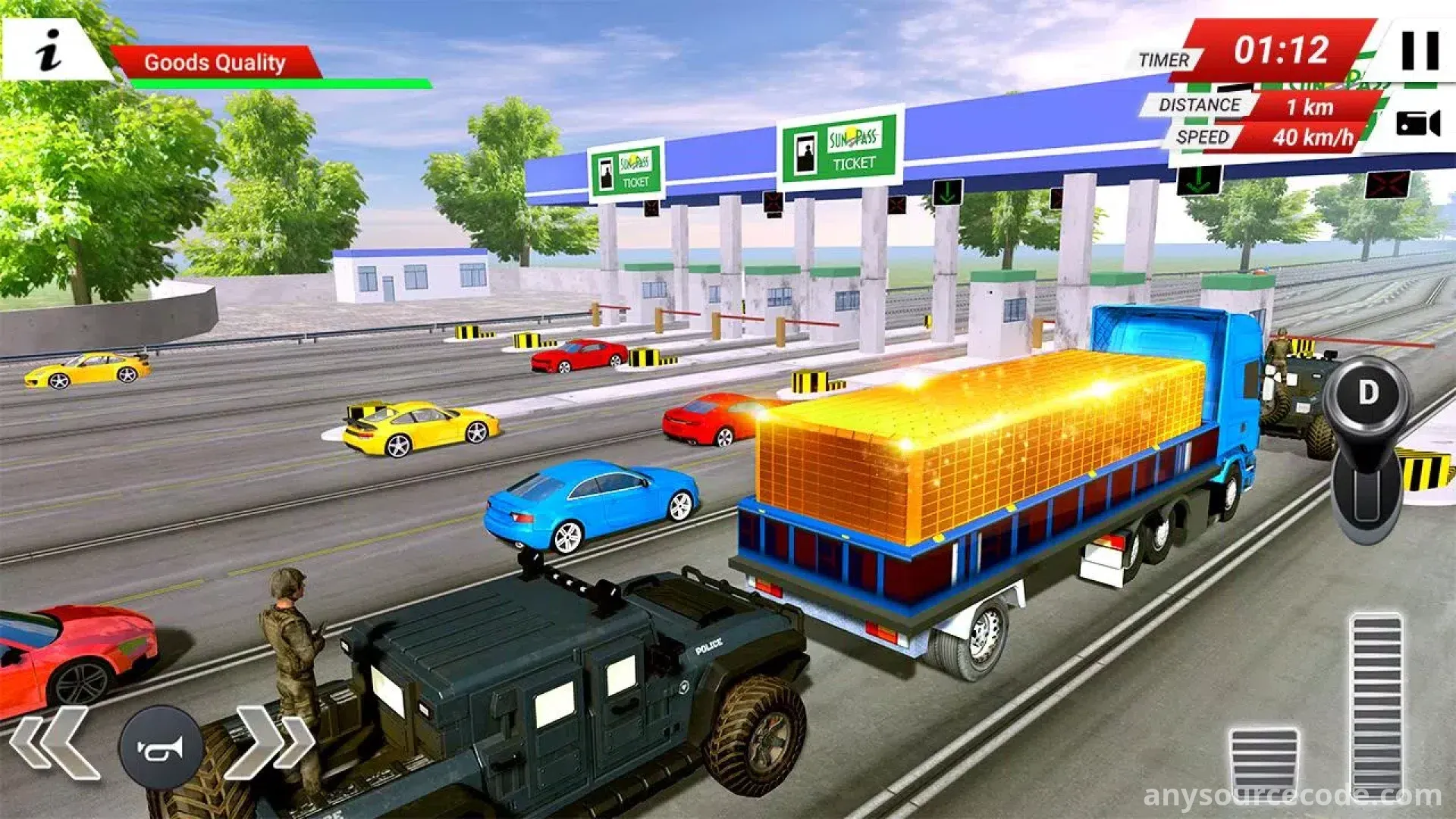The image size is (1456, 819).
Task: Switch the camera view
Action: [1417, 123]
